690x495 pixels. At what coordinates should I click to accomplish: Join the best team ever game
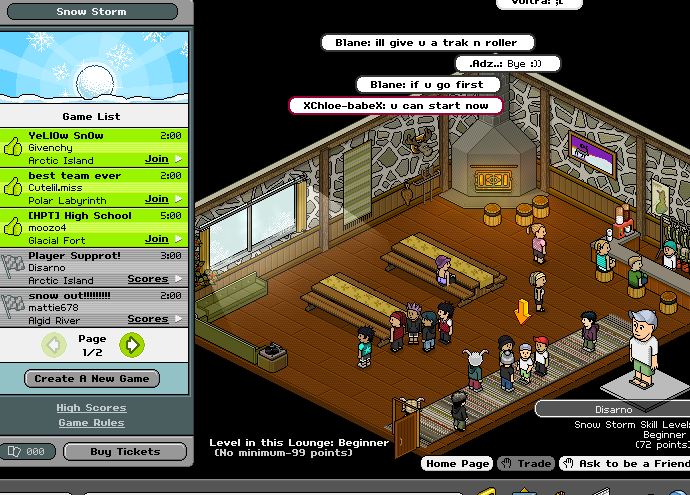(x=157, y=199)
